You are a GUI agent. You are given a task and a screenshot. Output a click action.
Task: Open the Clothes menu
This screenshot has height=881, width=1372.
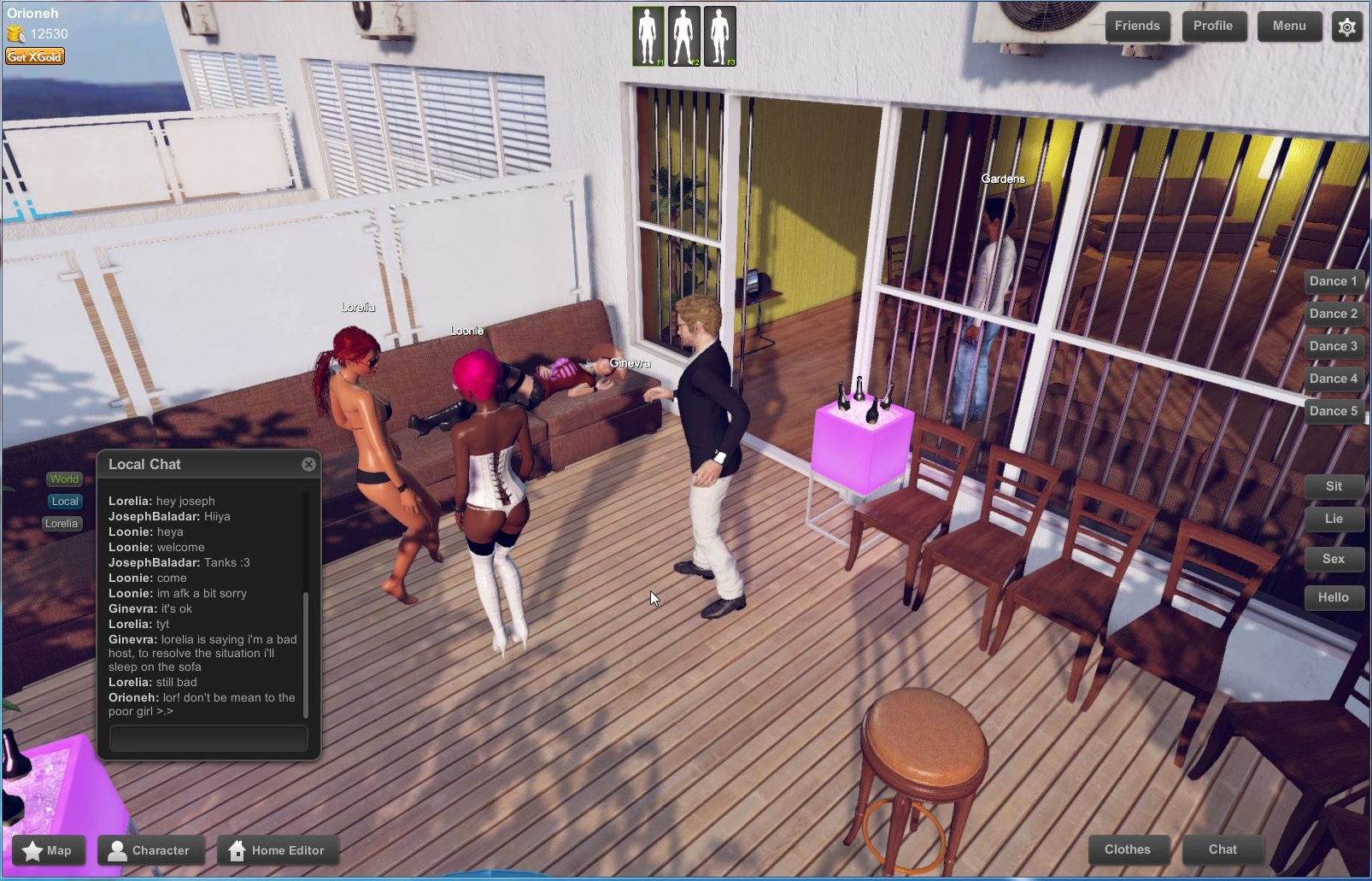point(1129,849)
